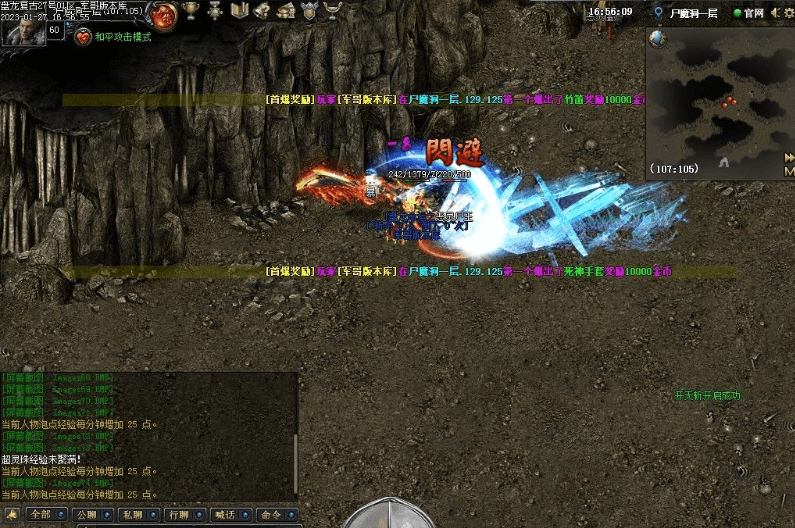The width and height of the screenshot is (795, 528).
Task: Click the double-arrow button on the minimap
Action: [788, 158]
